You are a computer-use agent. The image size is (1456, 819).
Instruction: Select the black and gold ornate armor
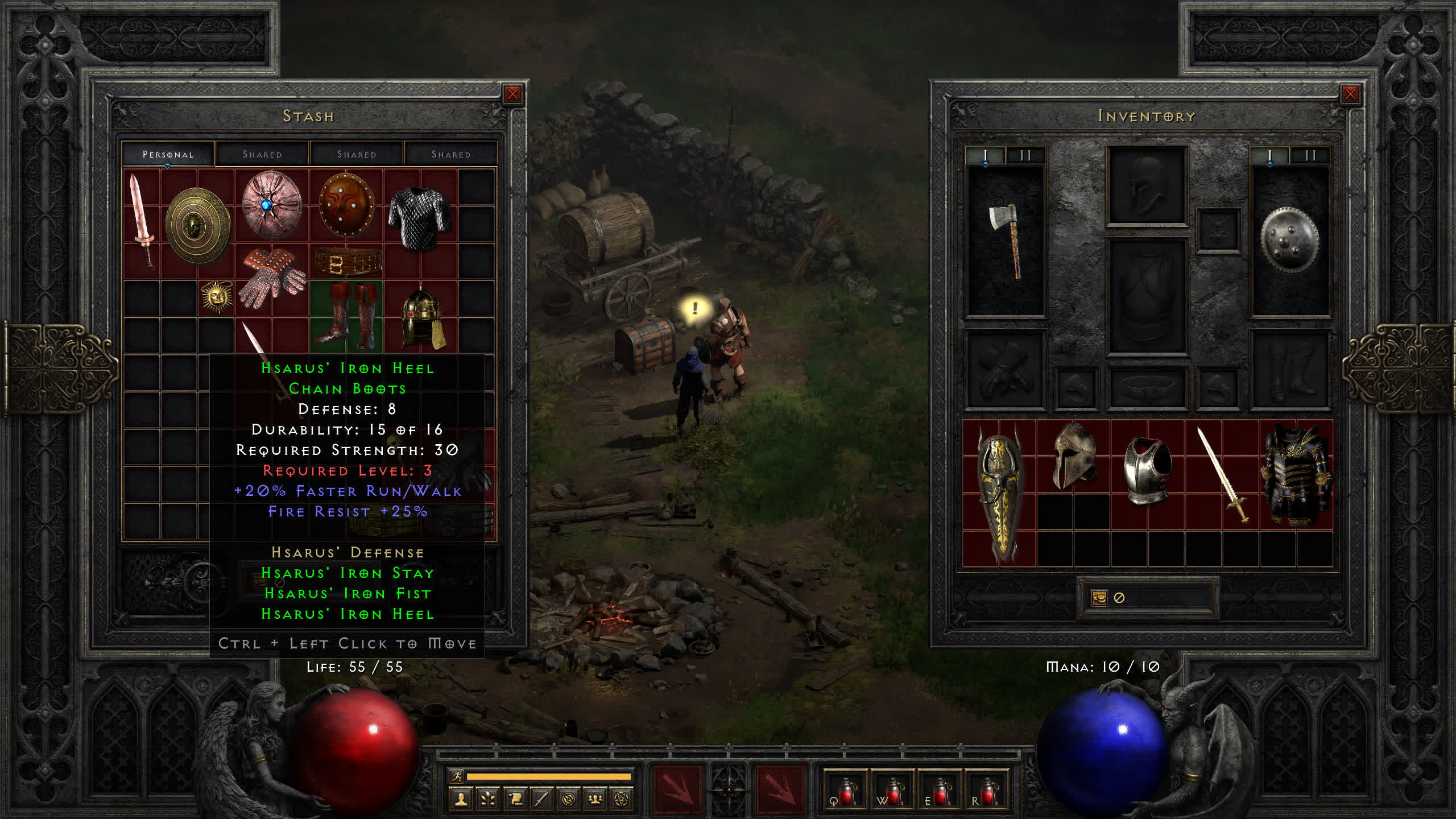coord(1296,474)
